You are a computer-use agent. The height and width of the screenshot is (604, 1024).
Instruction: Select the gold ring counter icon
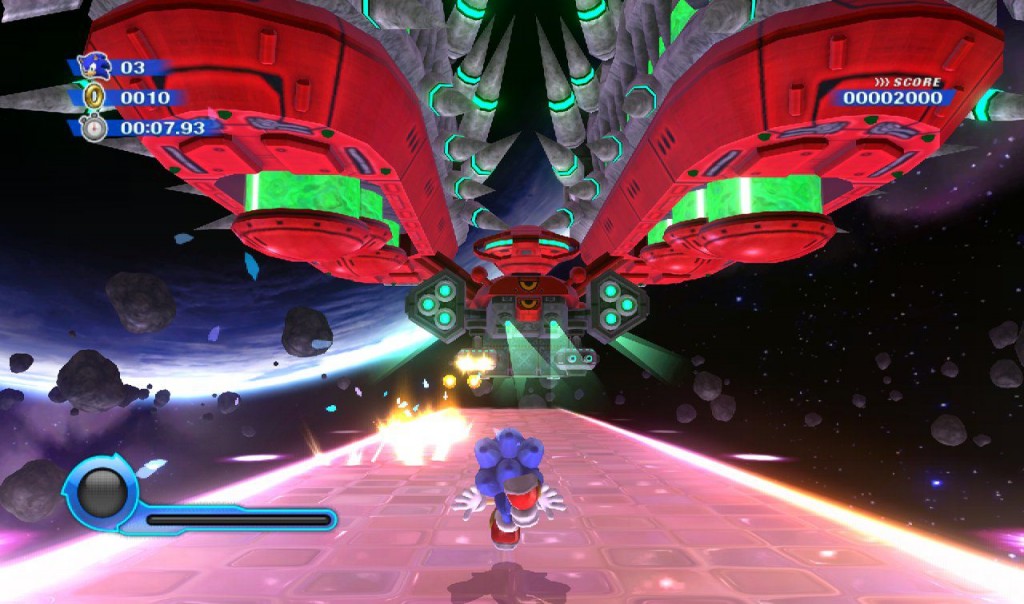click(x=94, y=97)
